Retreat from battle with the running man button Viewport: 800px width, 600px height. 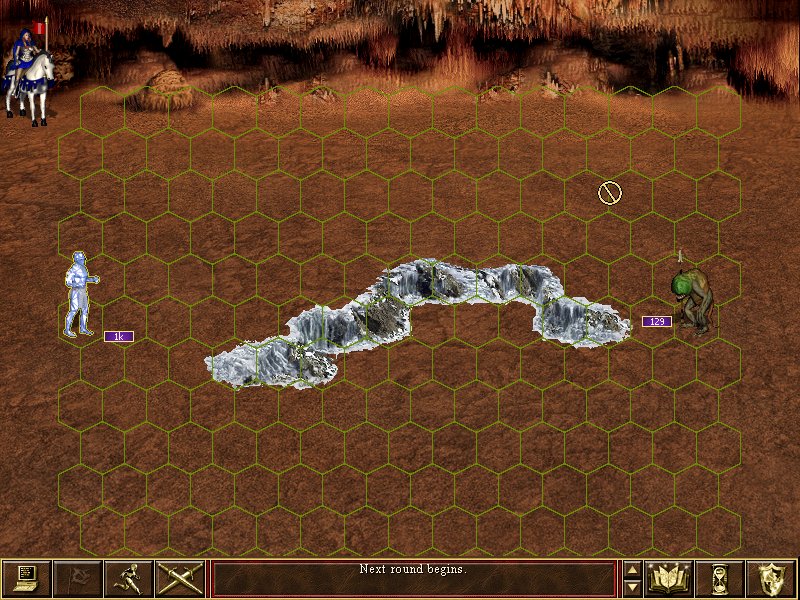point(129,578)
